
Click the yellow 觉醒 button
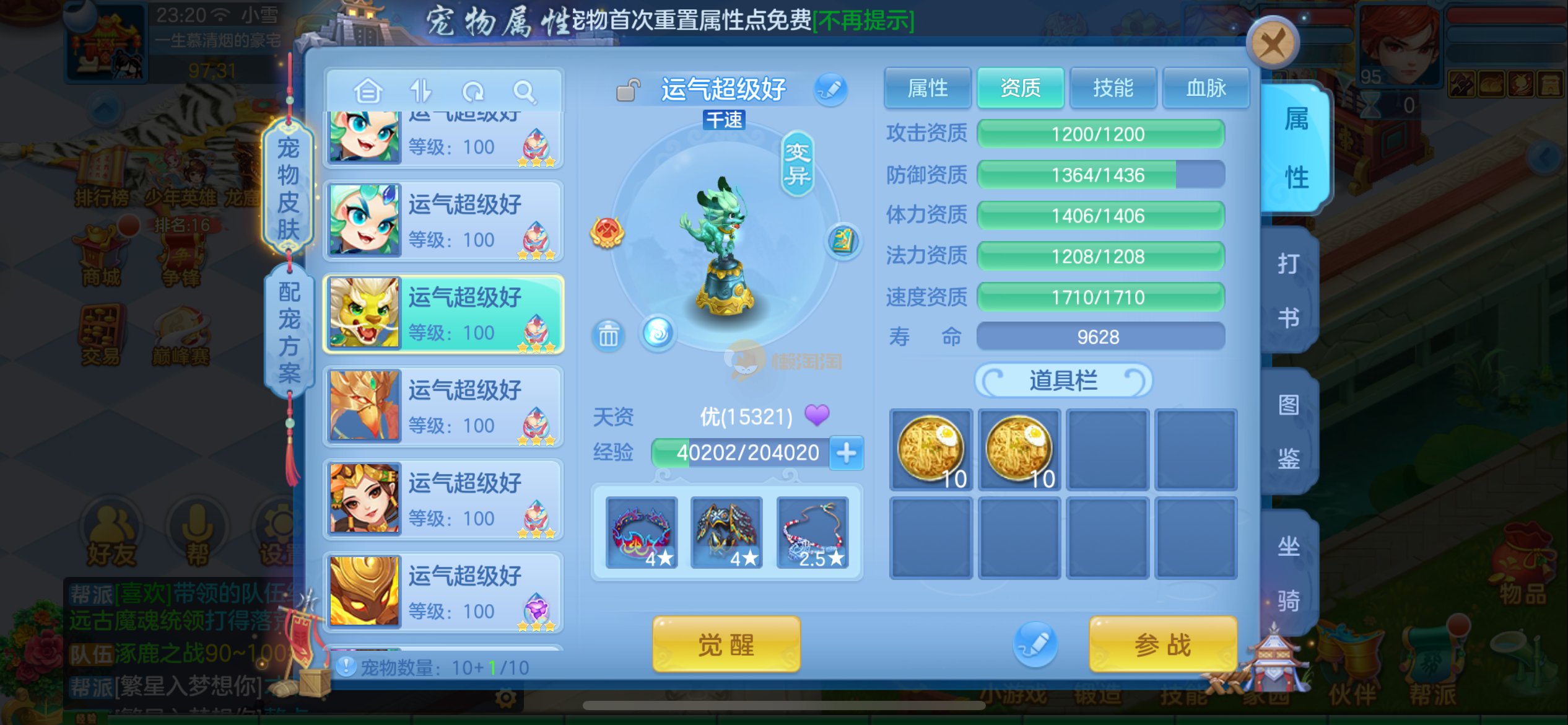point(726,644)
